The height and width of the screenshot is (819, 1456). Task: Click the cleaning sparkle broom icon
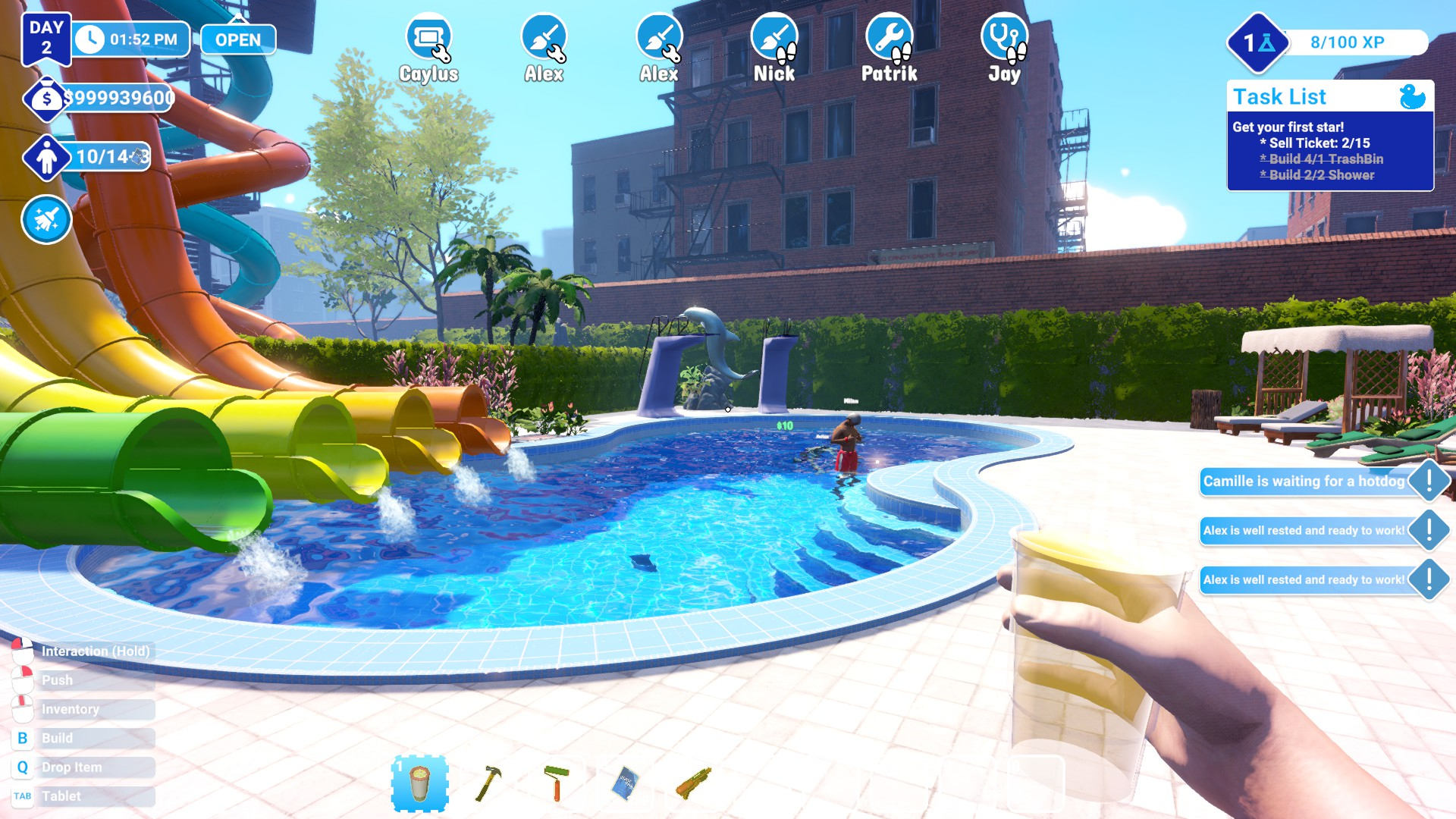(x=45, y=219)
